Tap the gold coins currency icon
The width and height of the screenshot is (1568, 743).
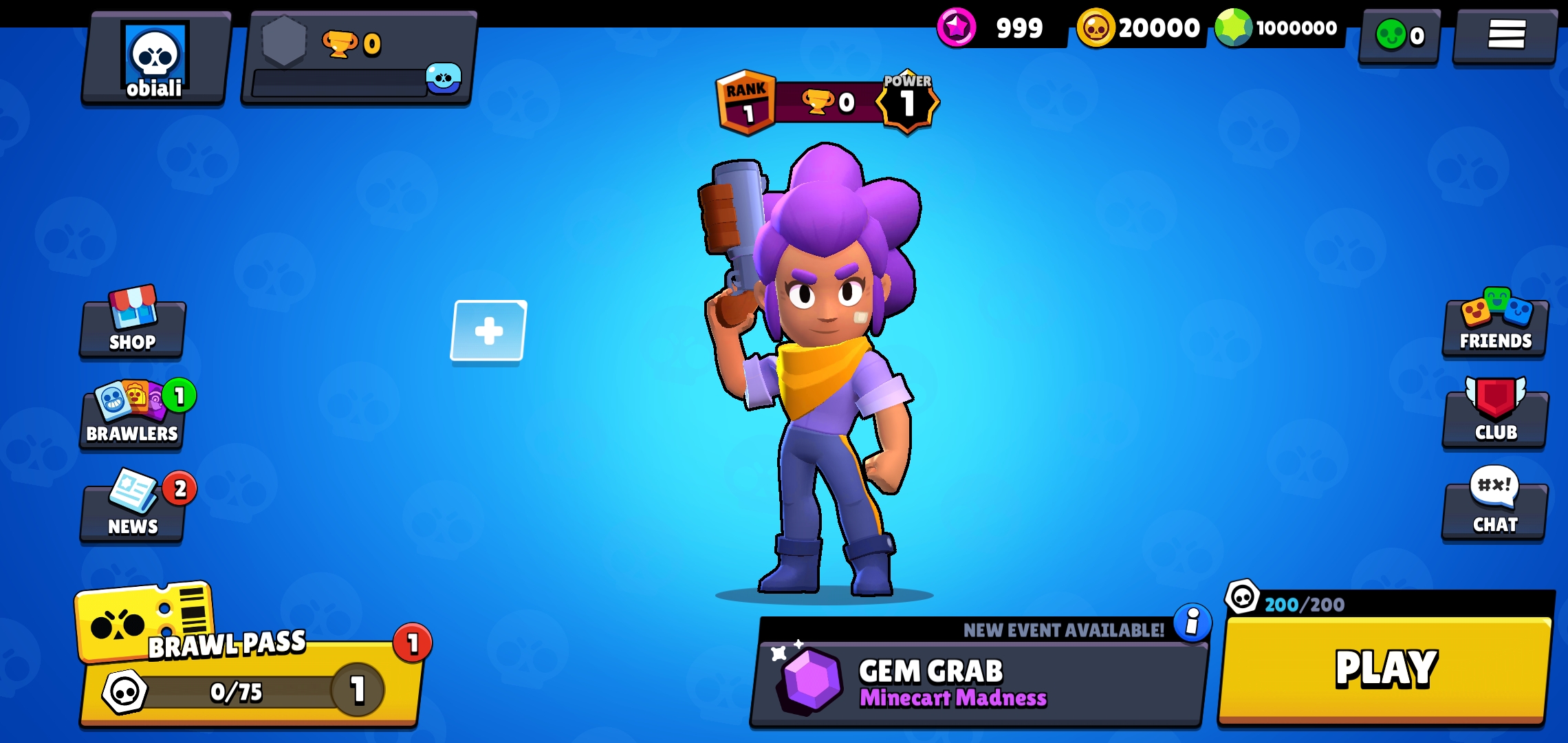1096,28
